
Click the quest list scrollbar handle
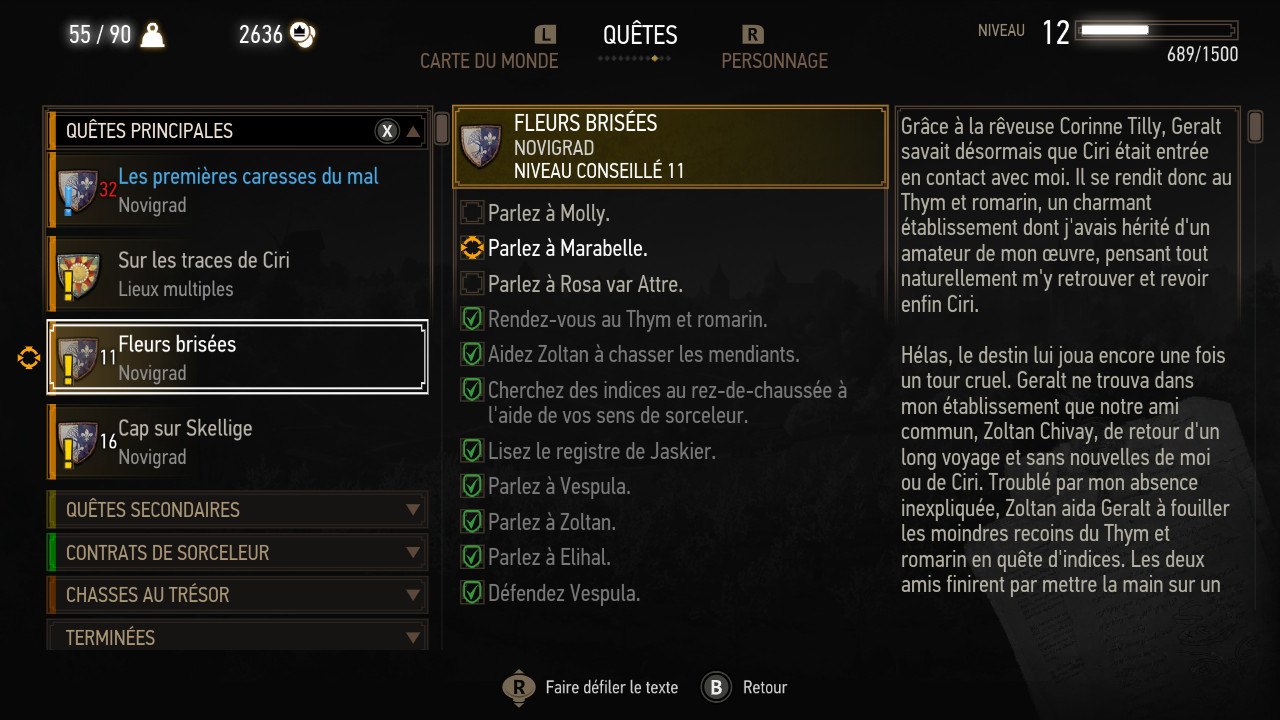[x=441, y=129]
